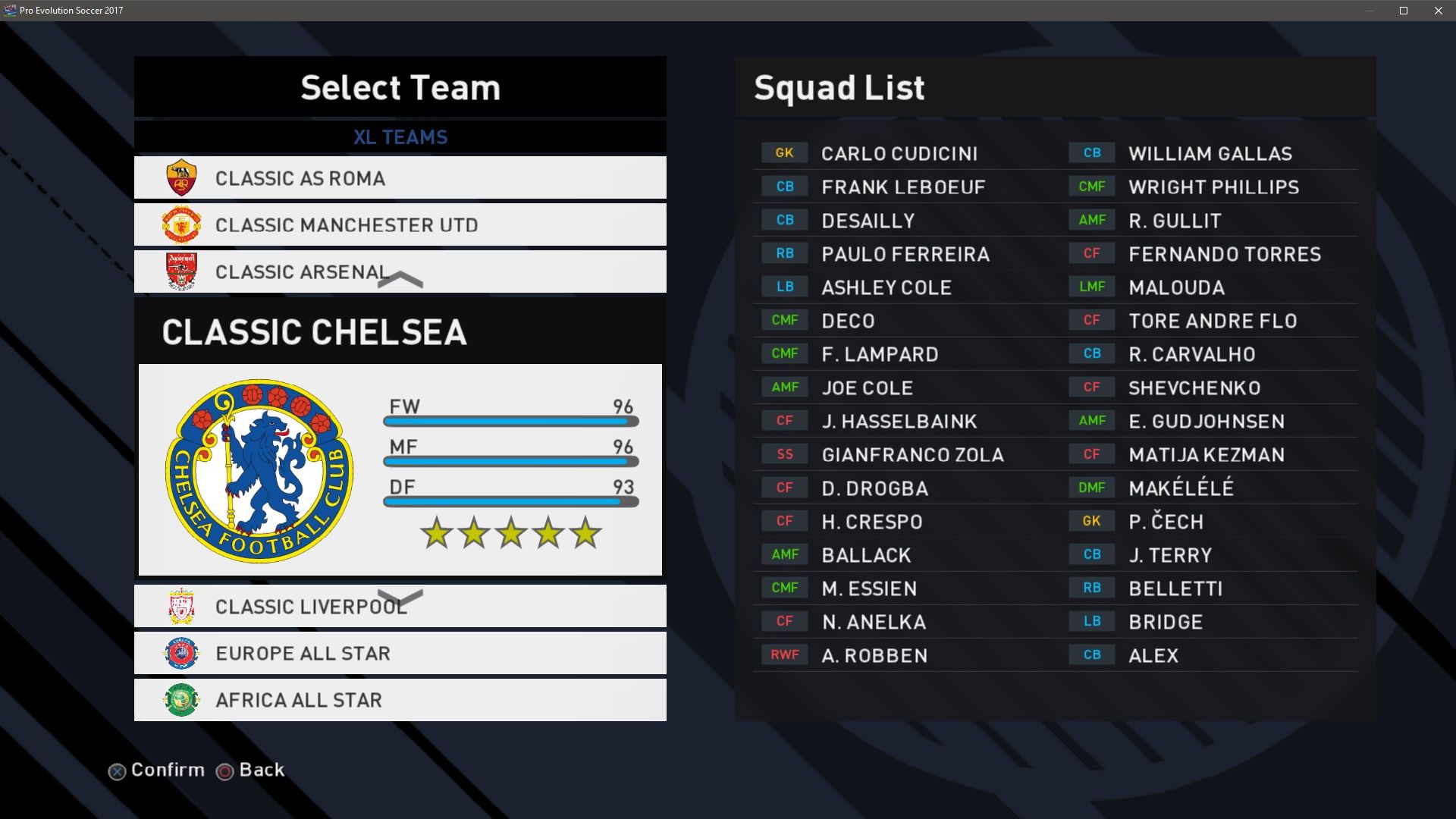Click the up arrow above Classic Chelsea

point(400,280)
